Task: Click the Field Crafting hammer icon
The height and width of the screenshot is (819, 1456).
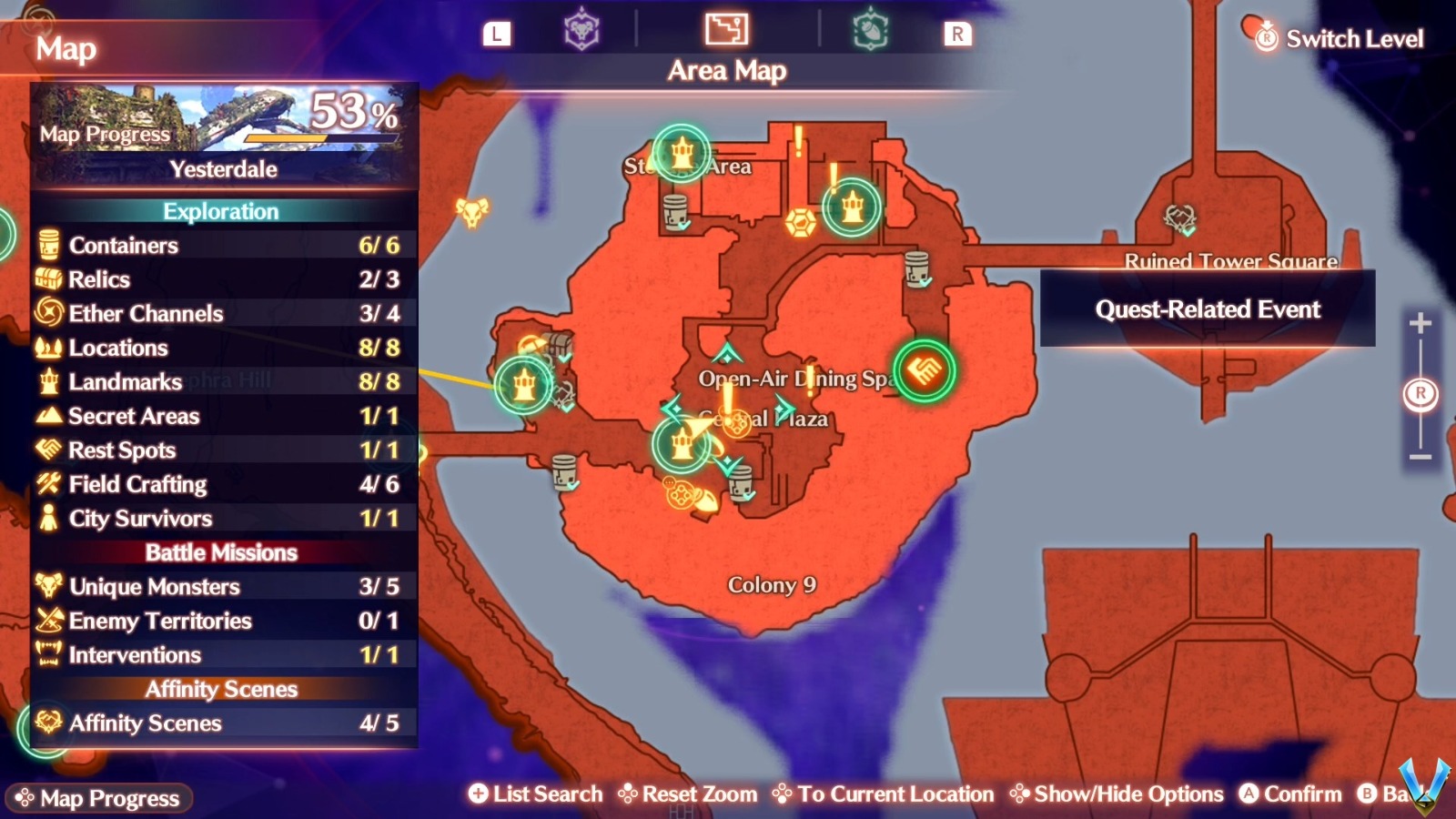Action: coord(47,484)
